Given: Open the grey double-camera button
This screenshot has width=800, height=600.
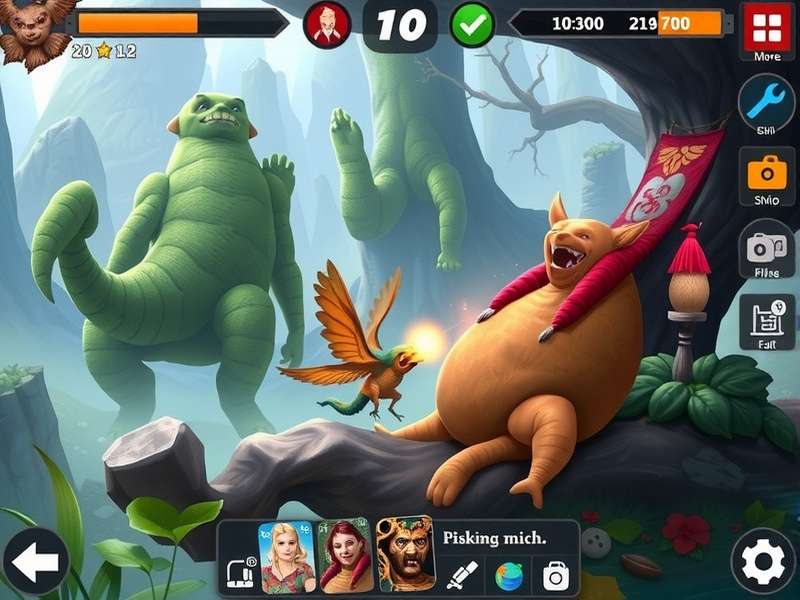Looking at the screenshot, I should [767, 246].
